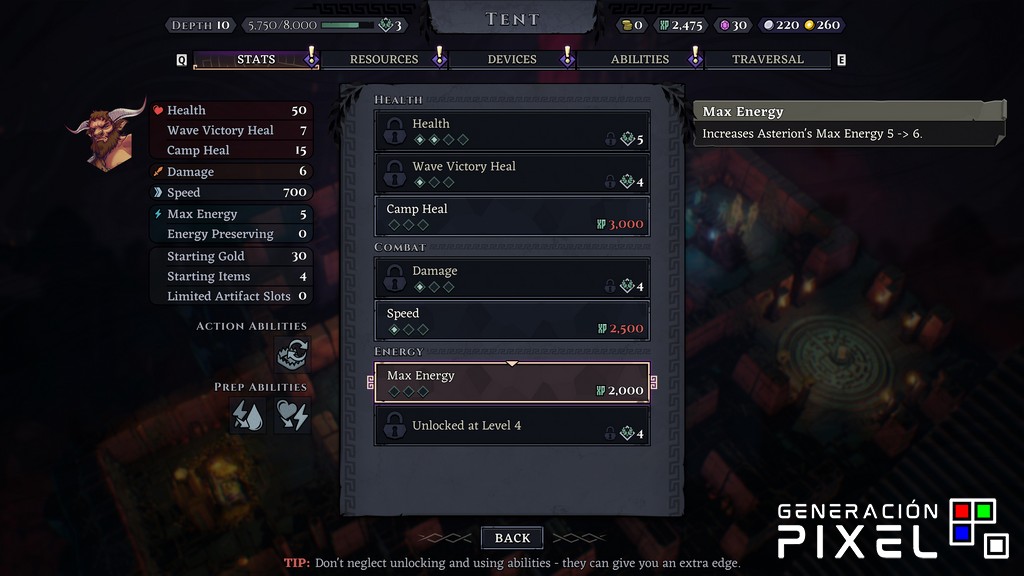Select the lightning and droplet prep ability
Screen dimensions: 1024x576
(x=248, y=415)
